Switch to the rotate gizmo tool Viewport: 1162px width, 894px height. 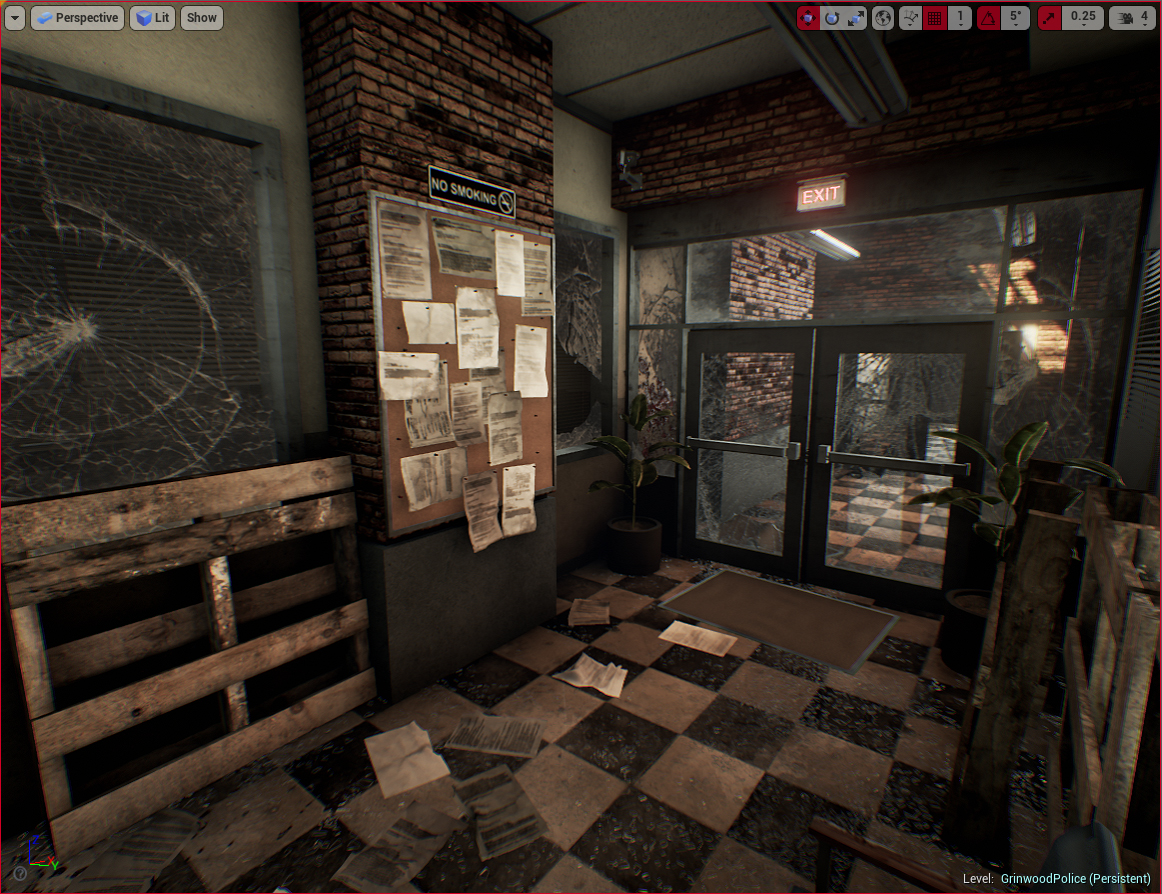click(x=832, y=17)
